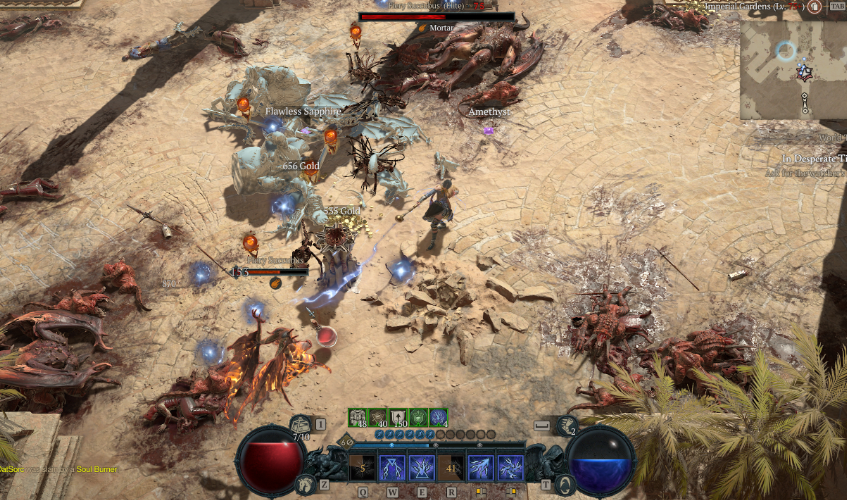Pick up the Amethyst loot label

point(489,112)
